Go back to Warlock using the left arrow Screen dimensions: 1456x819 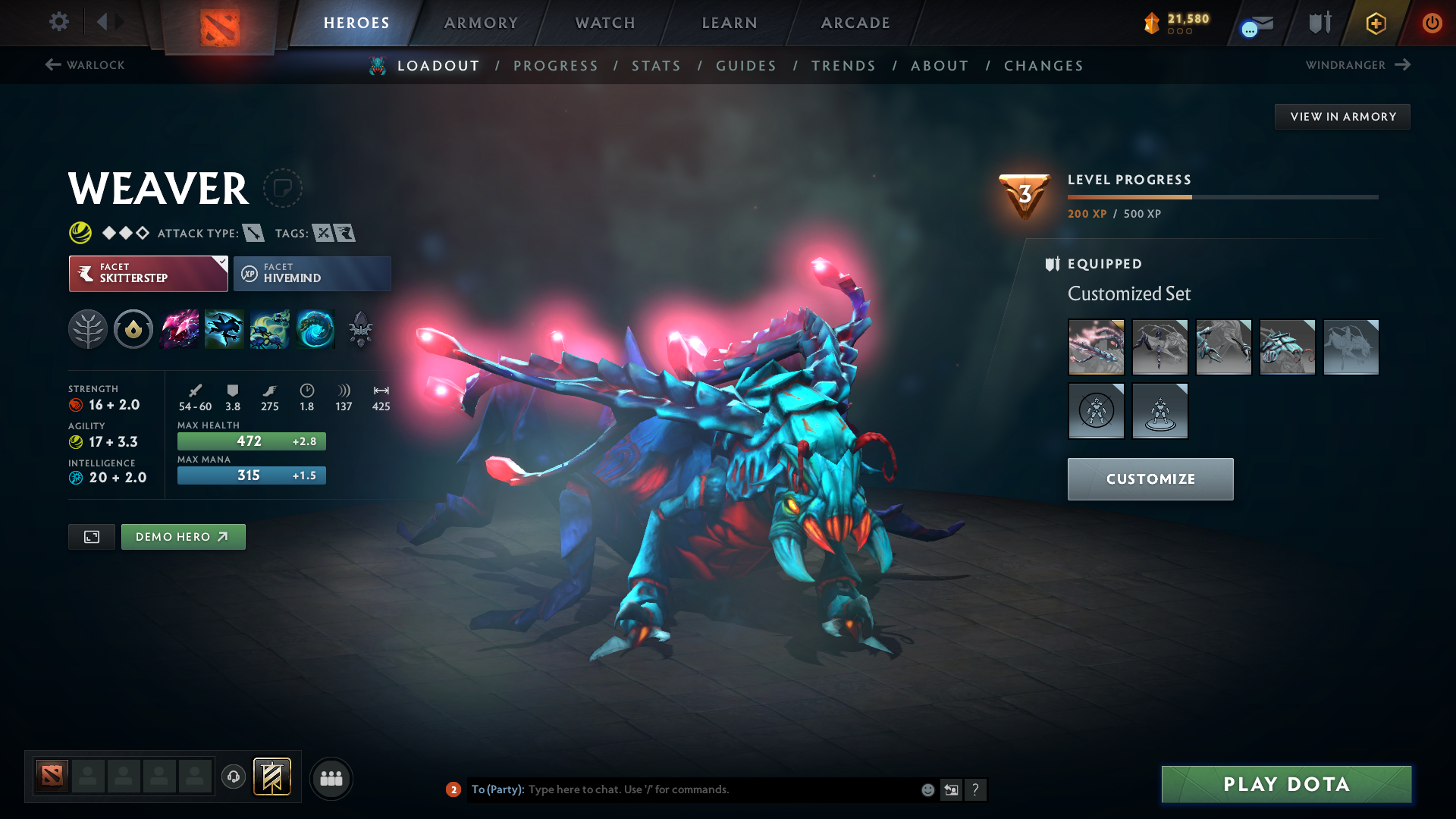pos(52,64)
